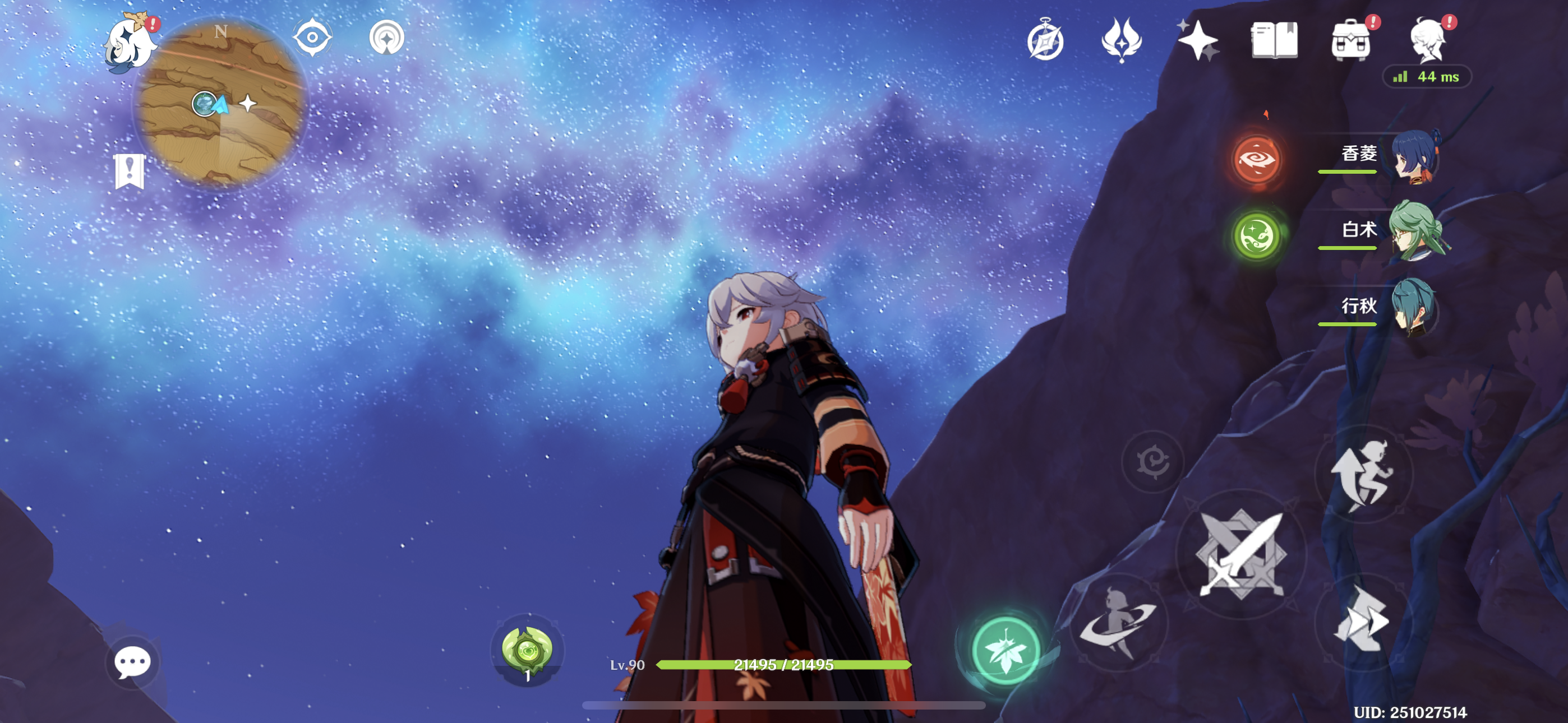
Task: Activate the Elemental Sight icon
Action: (x=386, y=38)
